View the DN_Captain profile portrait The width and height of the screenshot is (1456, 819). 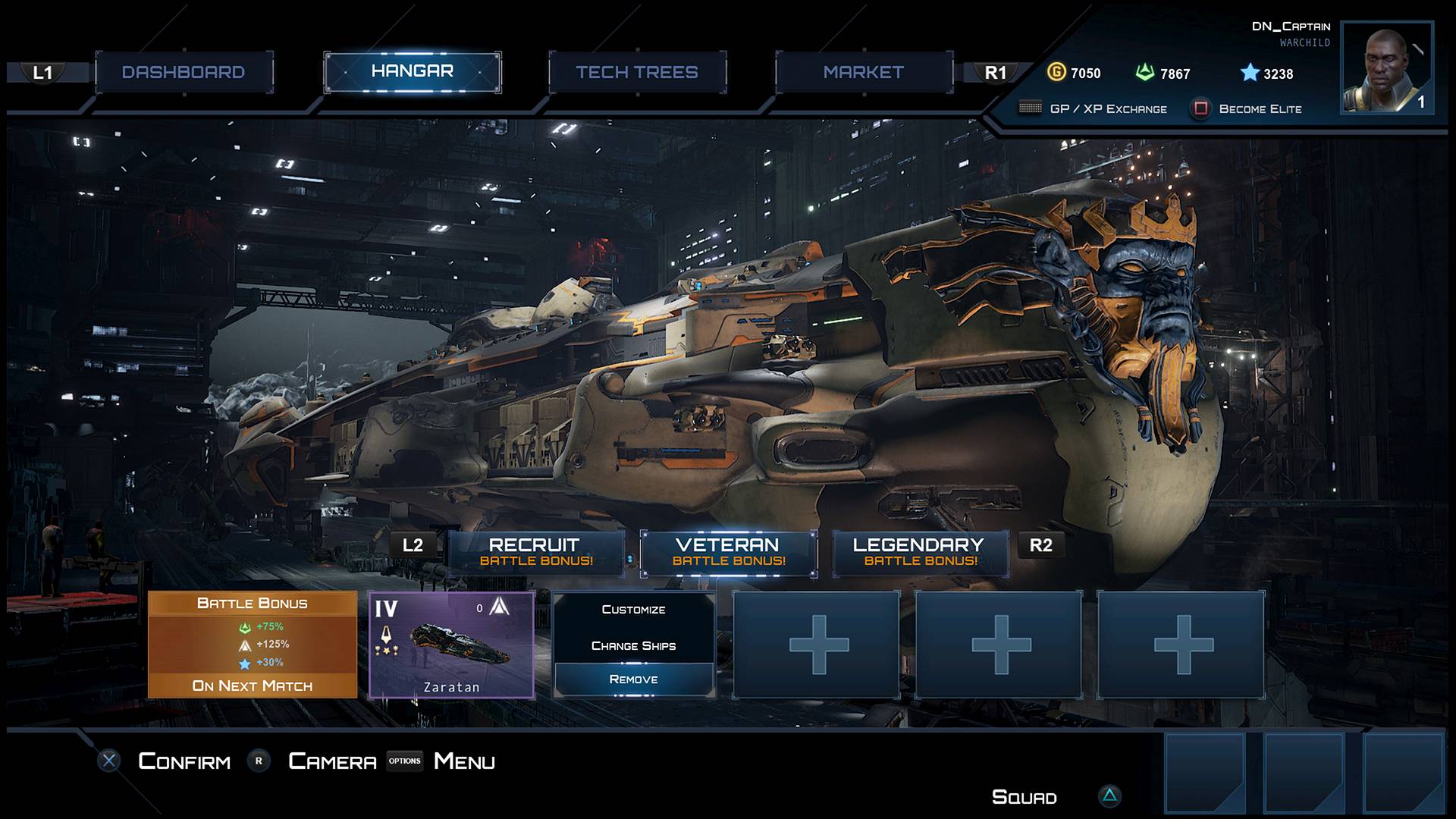click(1386, 68)
